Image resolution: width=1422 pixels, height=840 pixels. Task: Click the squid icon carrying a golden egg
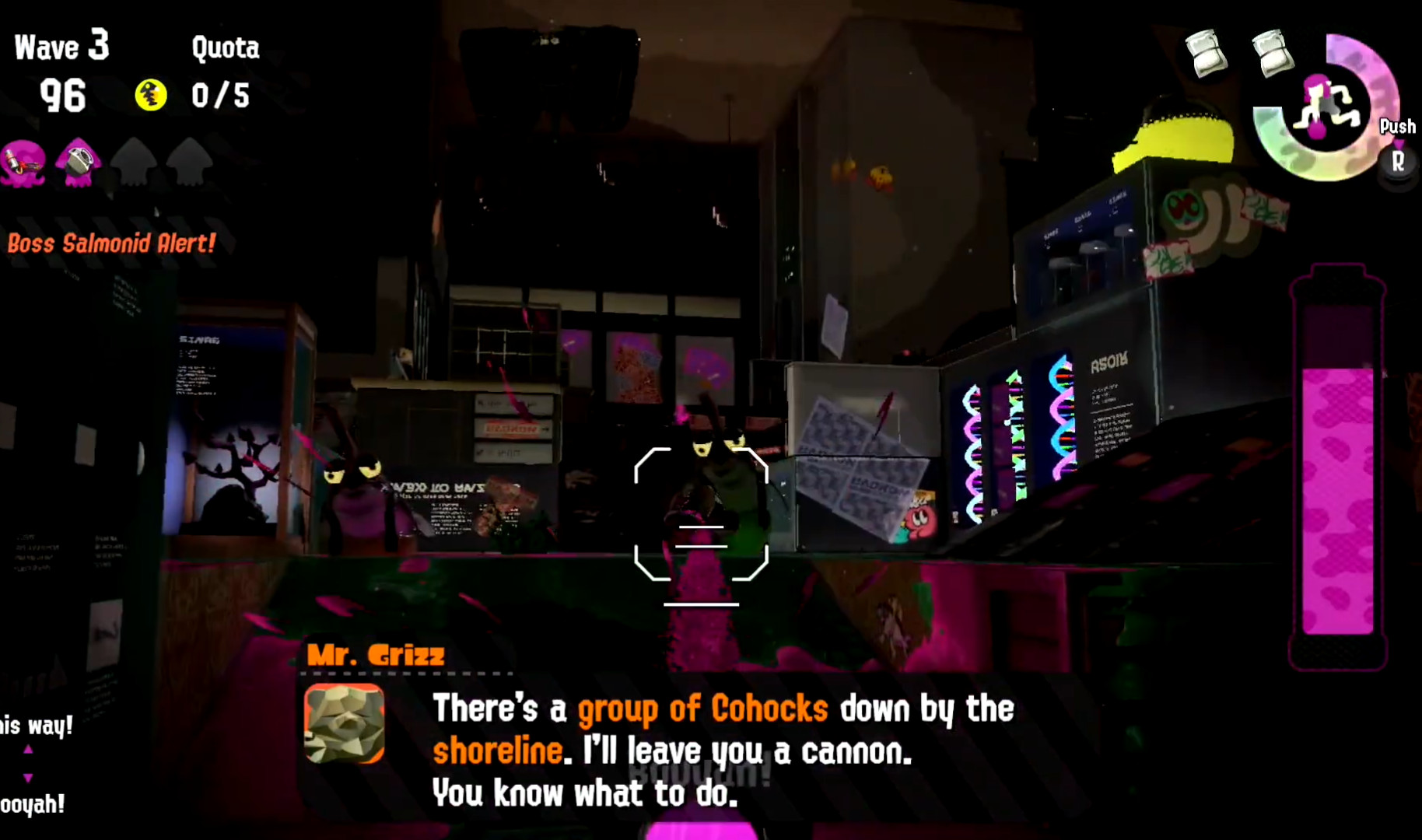(78, 163)
